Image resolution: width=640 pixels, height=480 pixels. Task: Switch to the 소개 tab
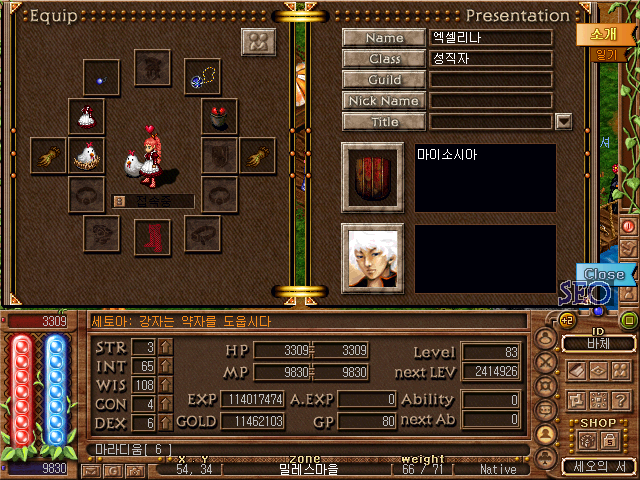point(597,33)
